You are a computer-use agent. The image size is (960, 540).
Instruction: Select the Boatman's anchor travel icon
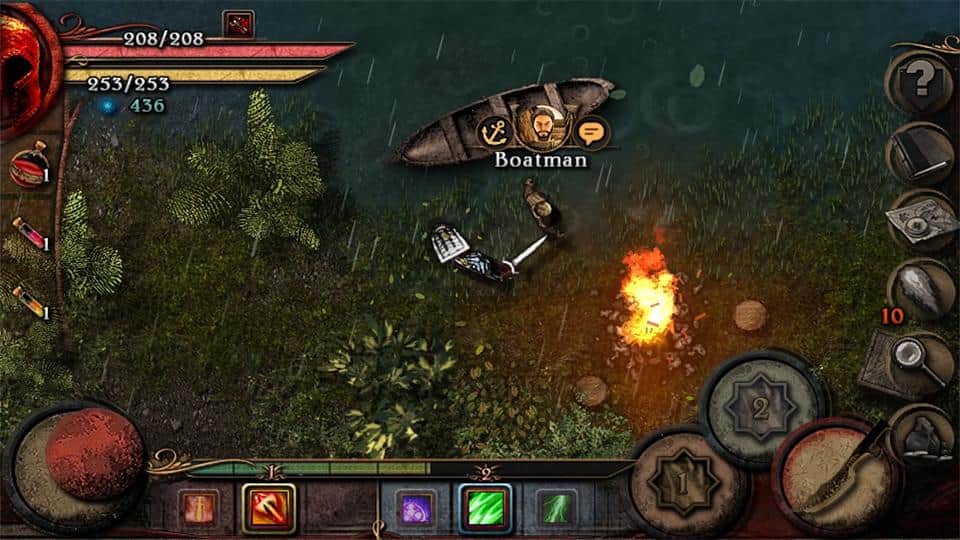coord(494,130)
